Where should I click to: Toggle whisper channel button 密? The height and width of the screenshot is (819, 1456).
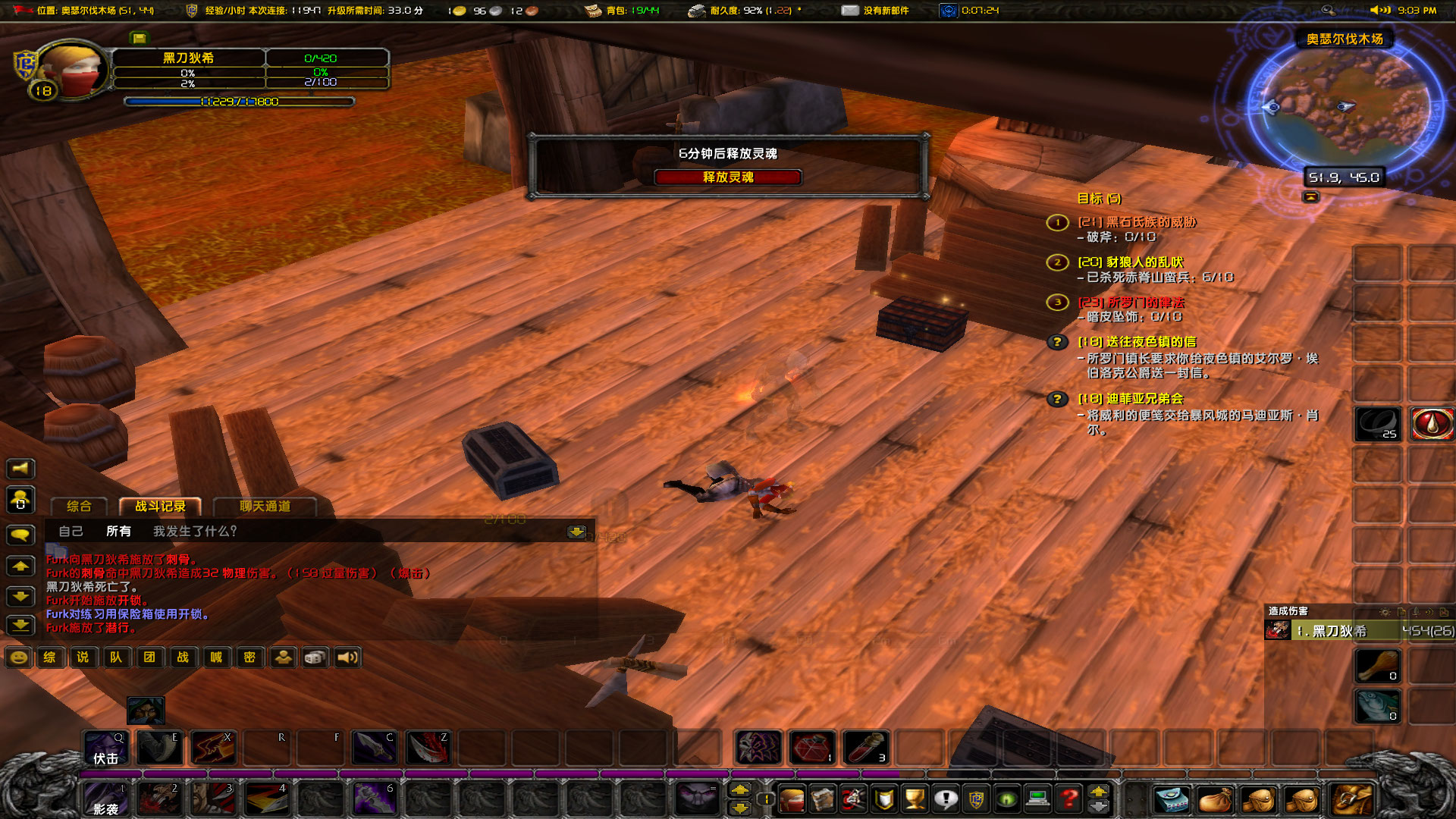[x=249, y=657]
